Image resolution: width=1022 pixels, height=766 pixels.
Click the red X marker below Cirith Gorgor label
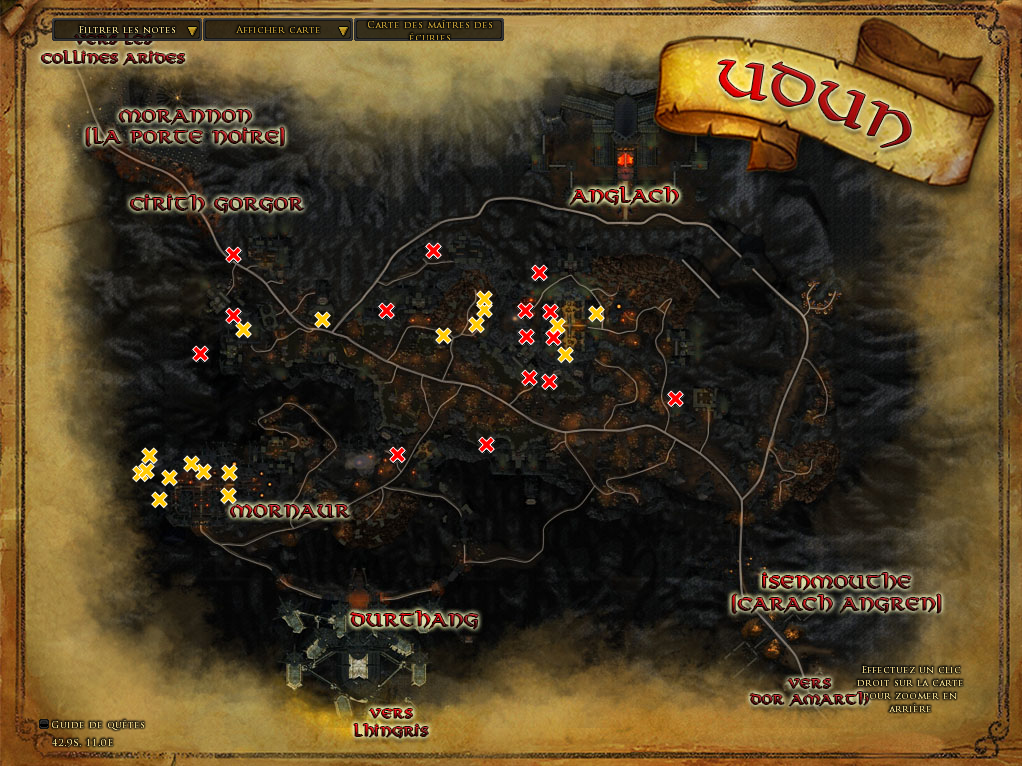[233, 255]
